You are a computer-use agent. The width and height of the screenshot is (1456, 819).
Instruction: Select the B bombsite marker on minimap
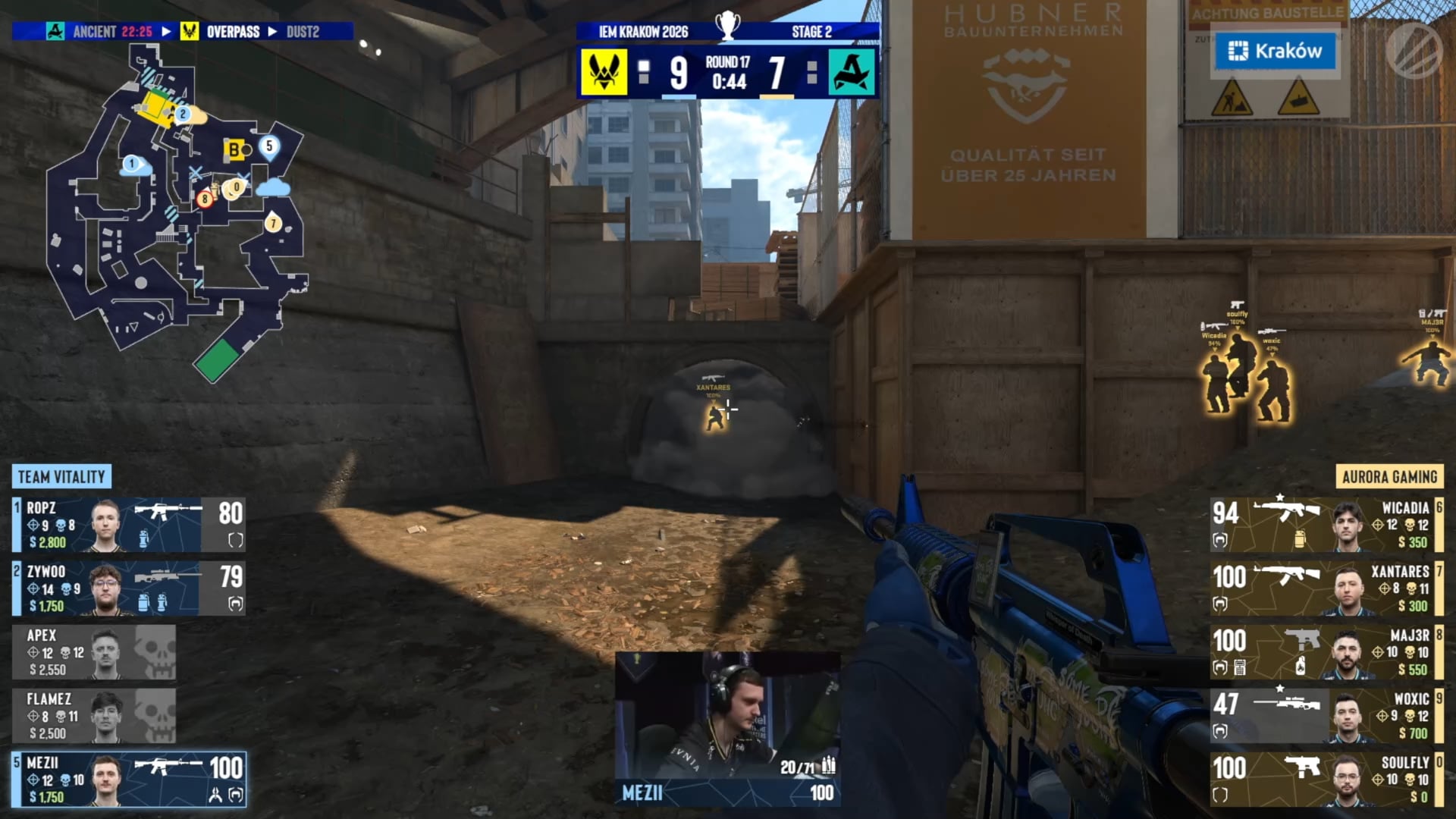[x=234, y=149]
